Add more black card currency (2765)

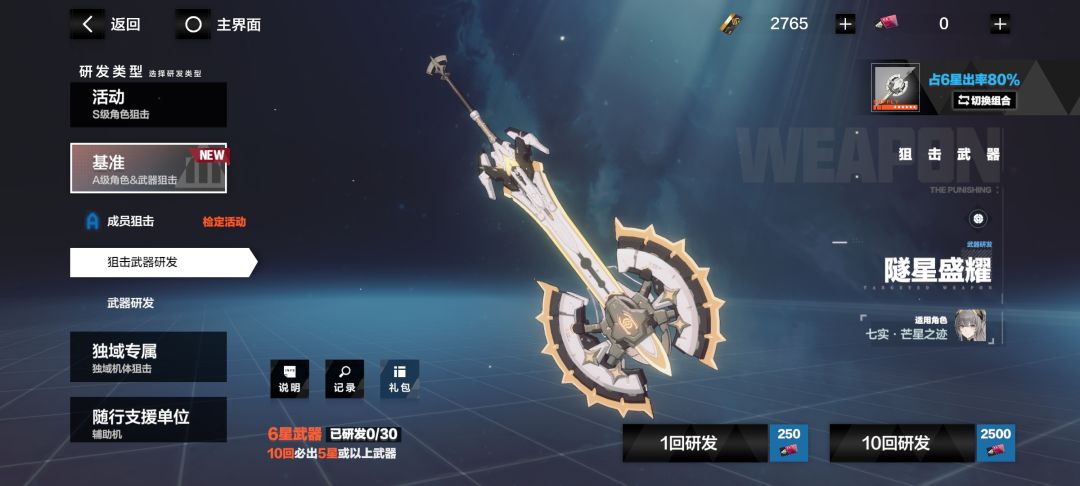(845, 24)
